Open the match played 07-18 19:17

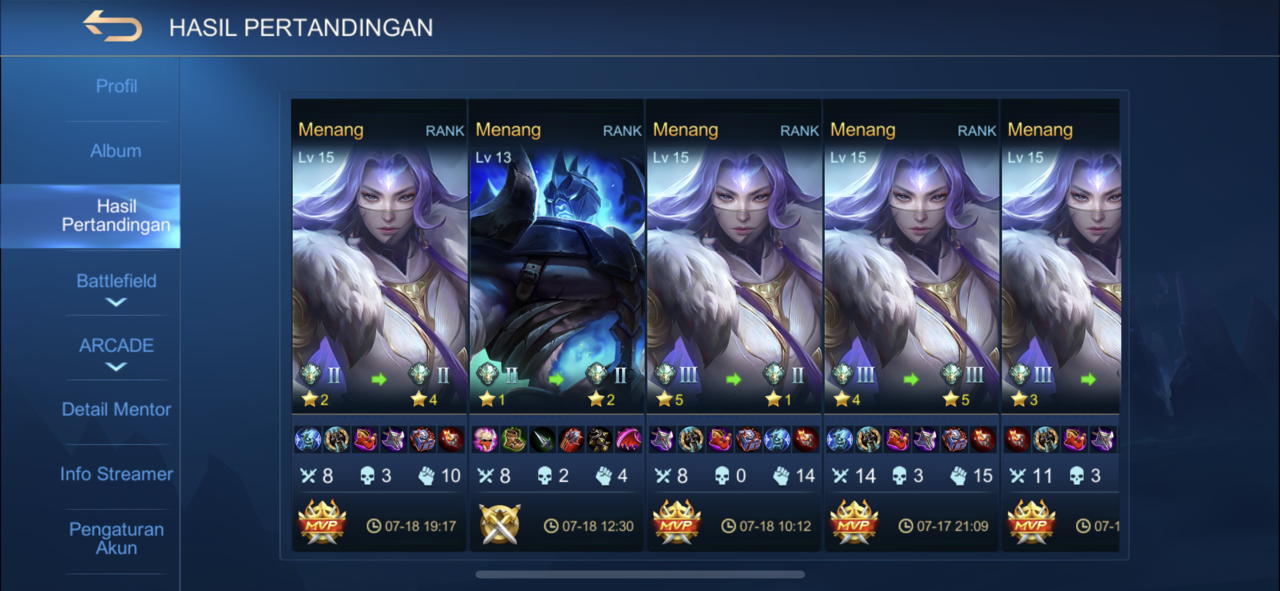pos(379,300)
